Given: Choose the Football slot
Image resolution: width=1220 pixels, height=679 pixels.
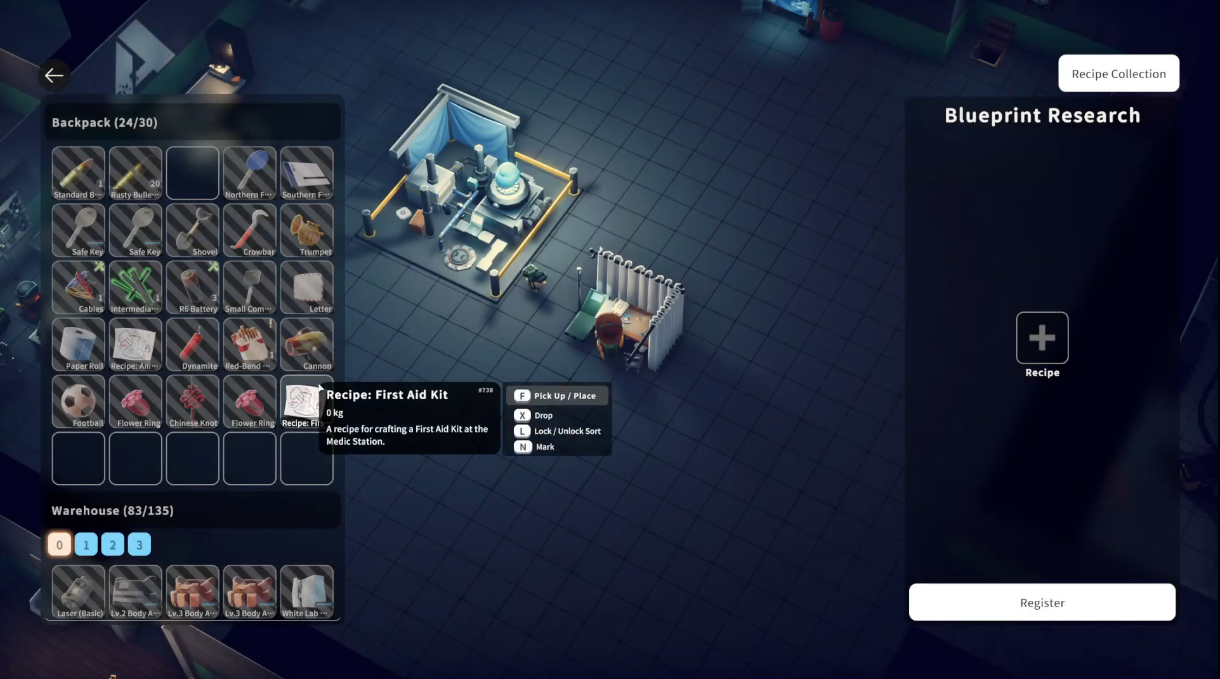Looking at the screenshot, I should pos(78,401).
